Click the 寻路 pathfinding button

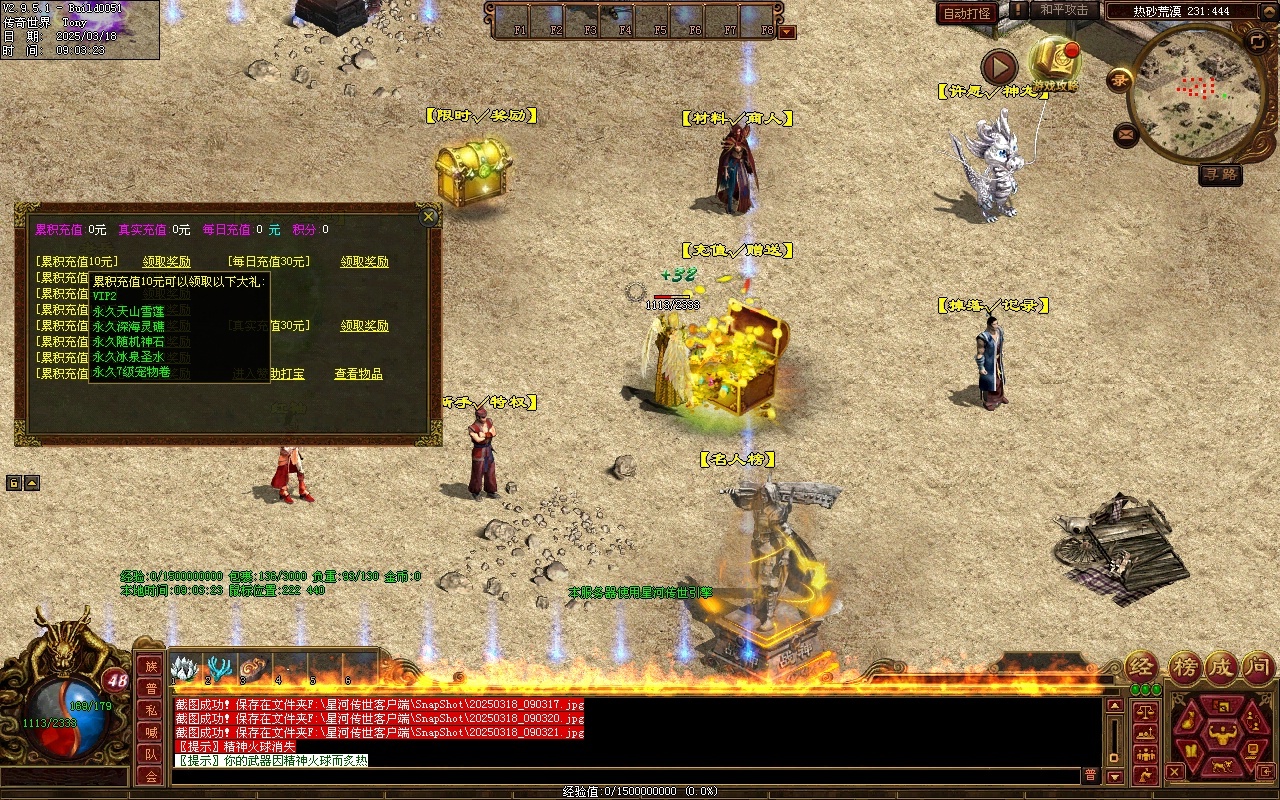pos(1220,174)
